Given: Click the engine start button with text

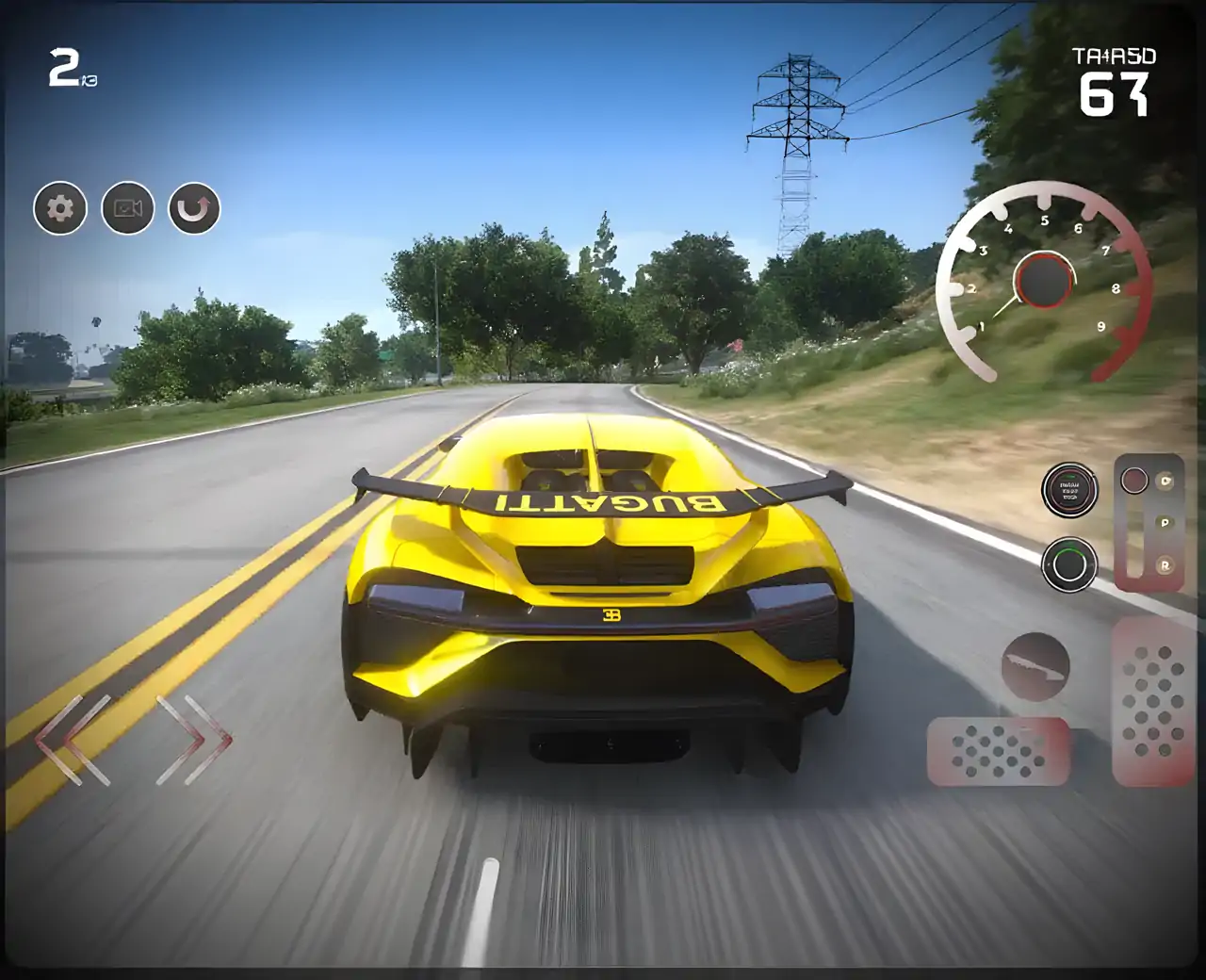Looking at the screenshot, I should (1068, 490).
